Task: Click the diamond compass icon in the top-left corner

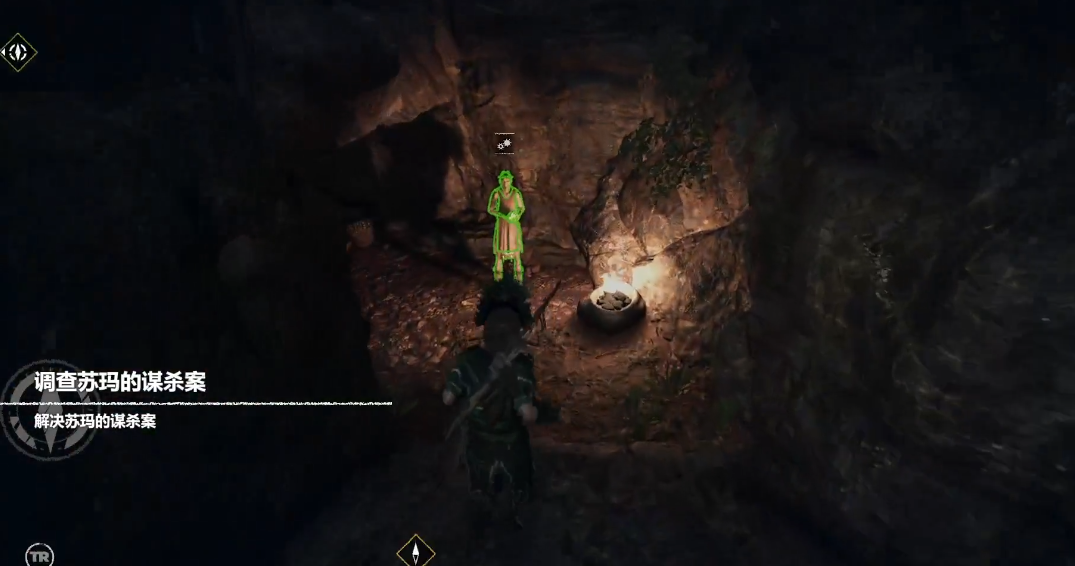Action: [18, 52]
